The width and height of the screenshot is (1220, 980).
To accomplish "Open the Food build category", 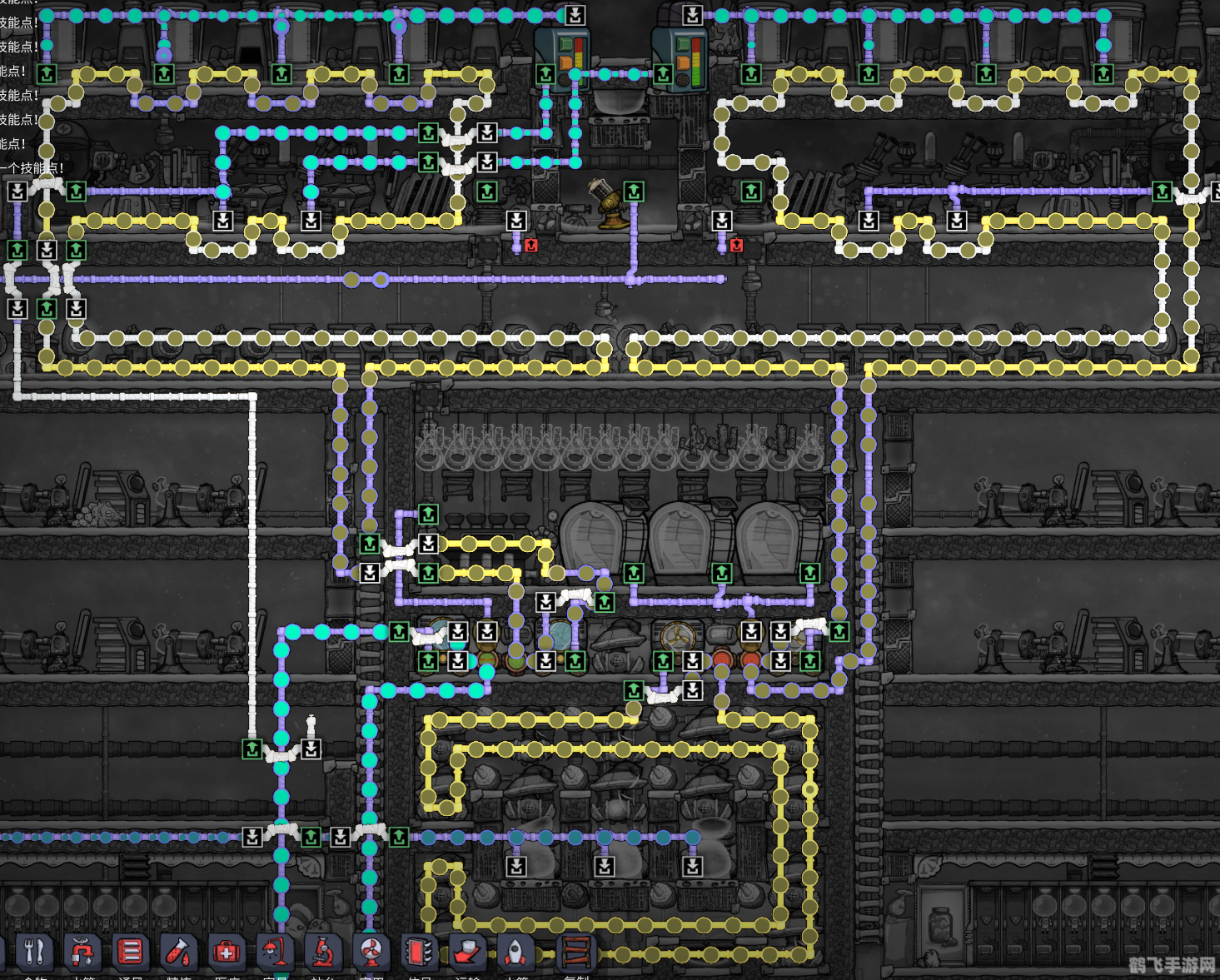I will click(34, 951).
